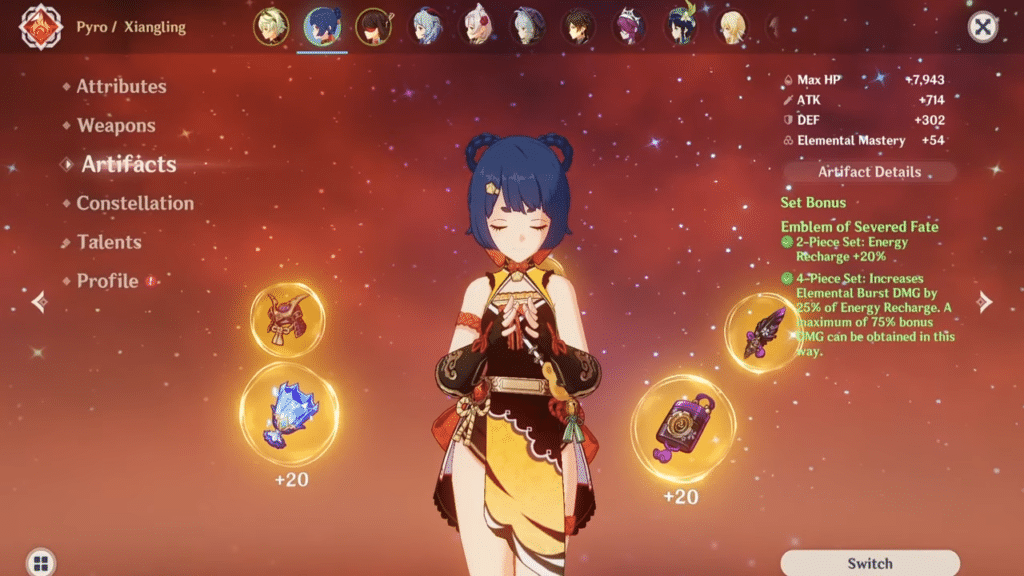Show the Constellation screen
This screenshot has height=576, width=1024.
coord(135,203)
